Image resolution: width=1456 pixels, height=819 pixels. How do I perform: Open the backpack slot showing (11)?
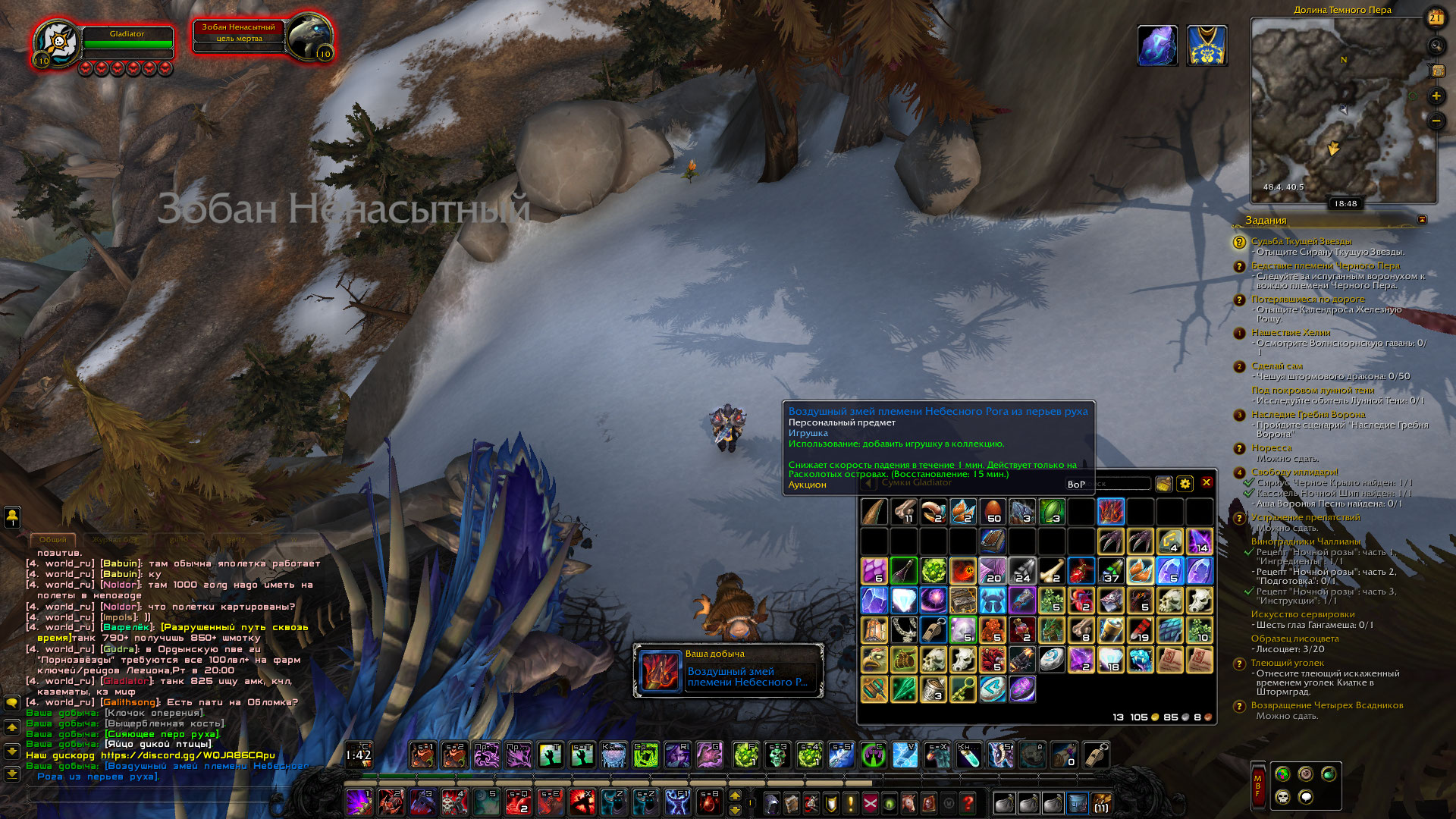(1100, 802)
